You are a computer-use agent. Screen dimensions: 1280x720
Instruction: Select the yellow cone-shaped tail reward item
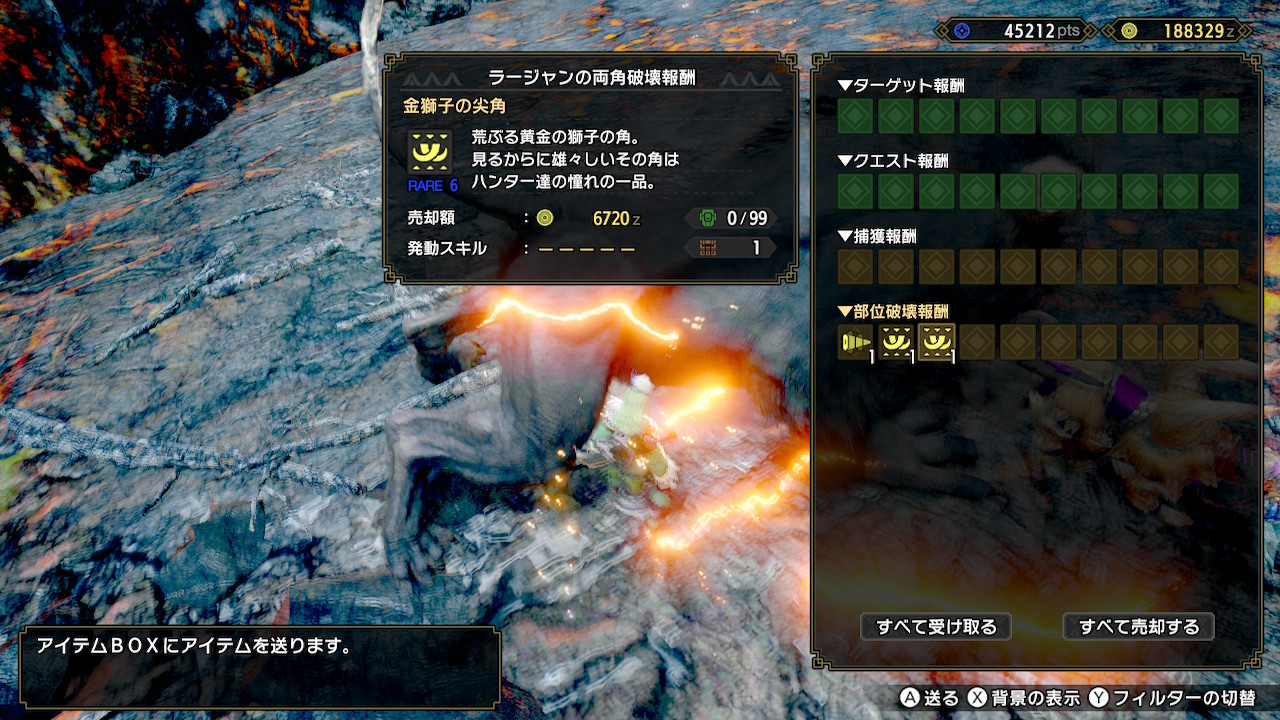click(855, 342)
